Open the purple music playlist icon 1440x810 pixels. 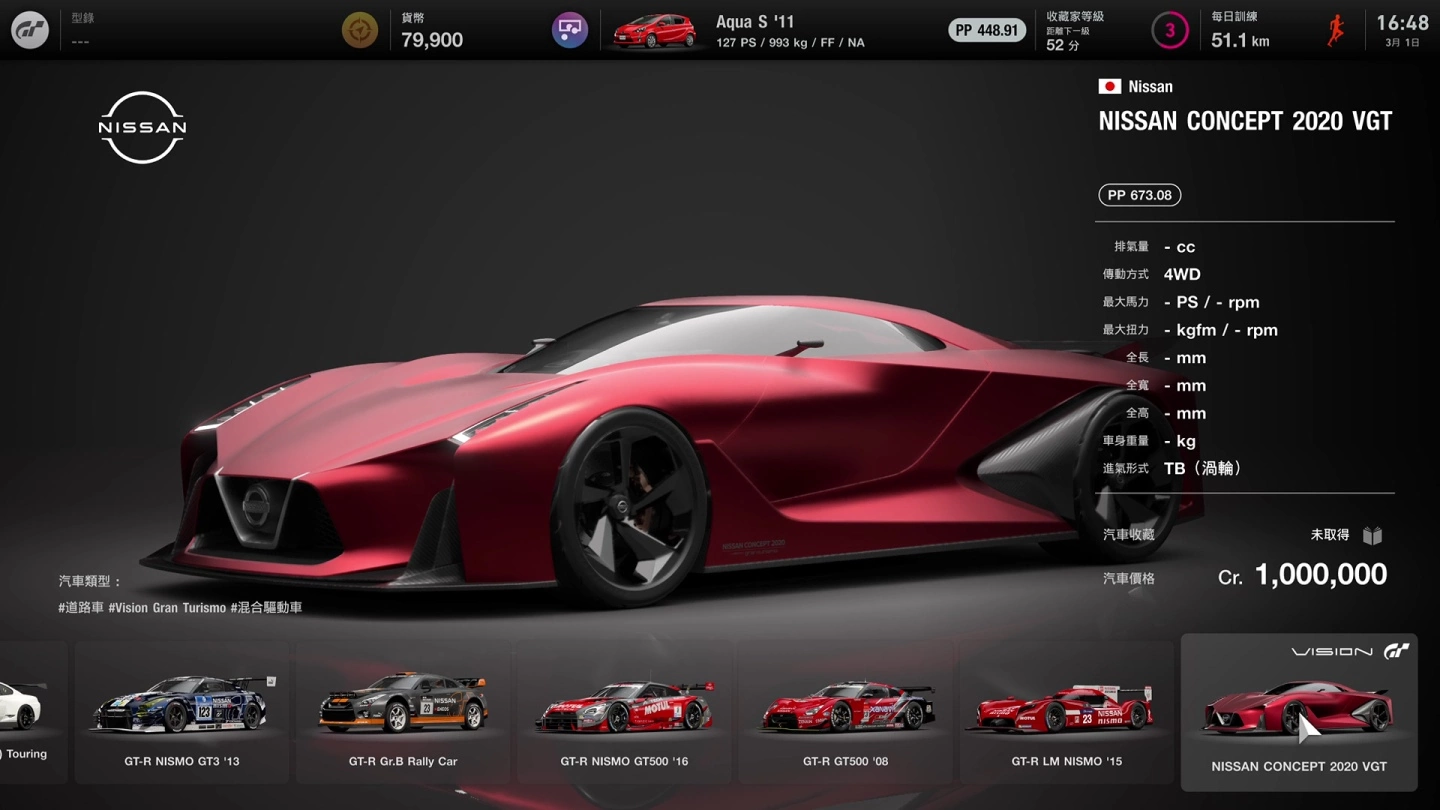pos(570,30)
